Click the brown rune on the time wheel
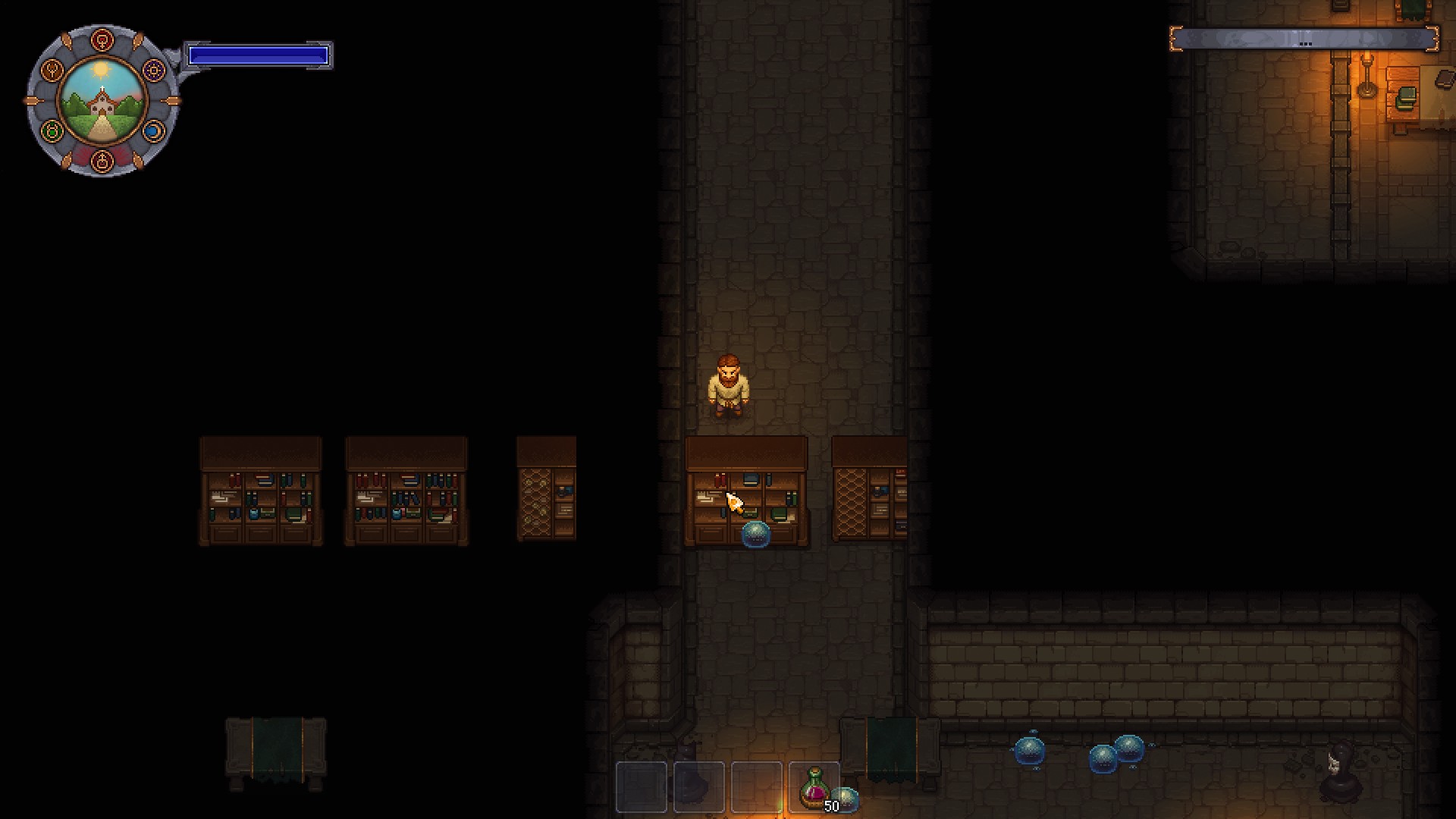The height and width of the screenshot is (819, 1456). coord(51,70)
